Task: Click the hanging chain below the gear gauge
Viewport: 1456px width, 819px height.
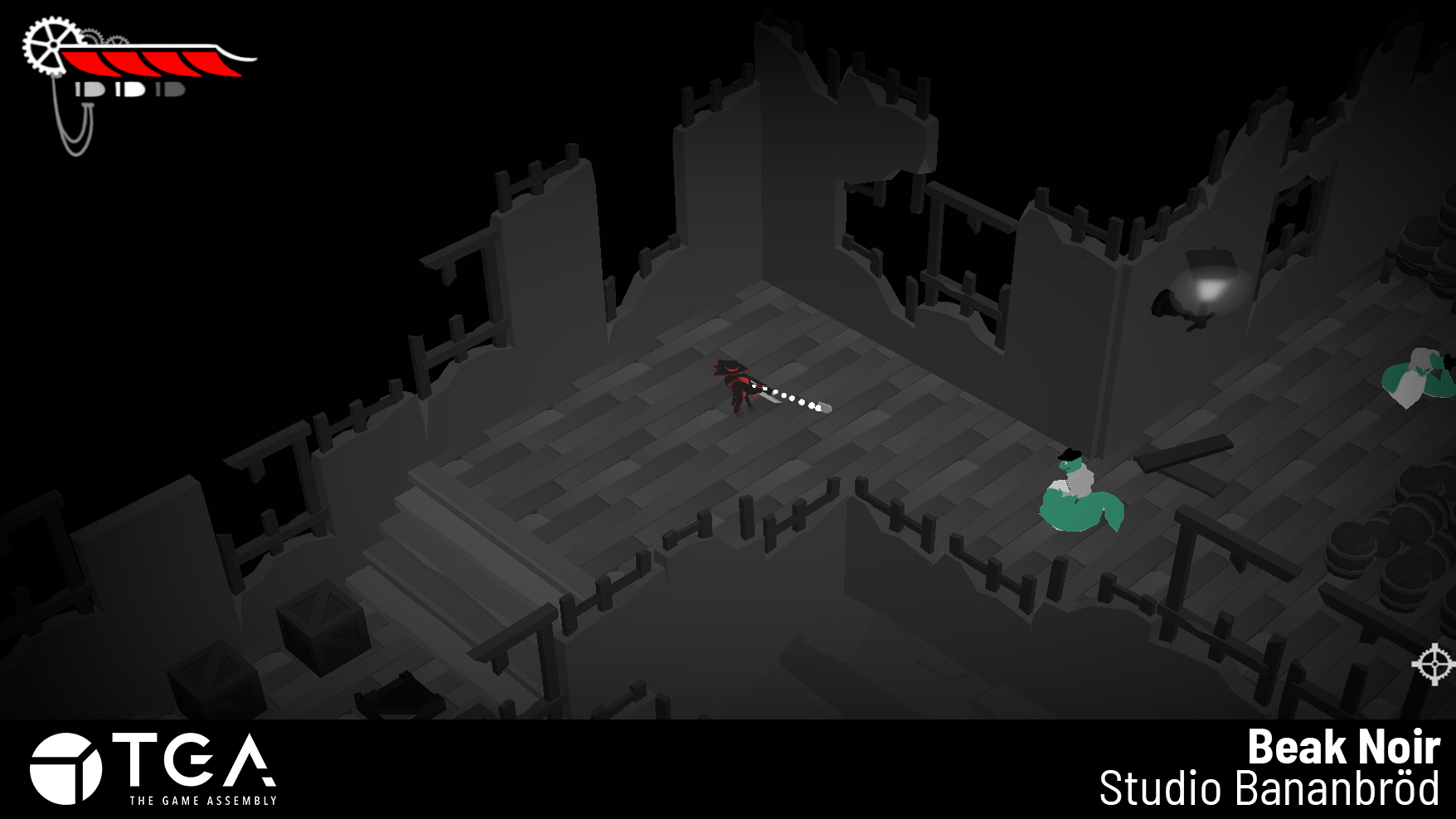Action: 75,131
